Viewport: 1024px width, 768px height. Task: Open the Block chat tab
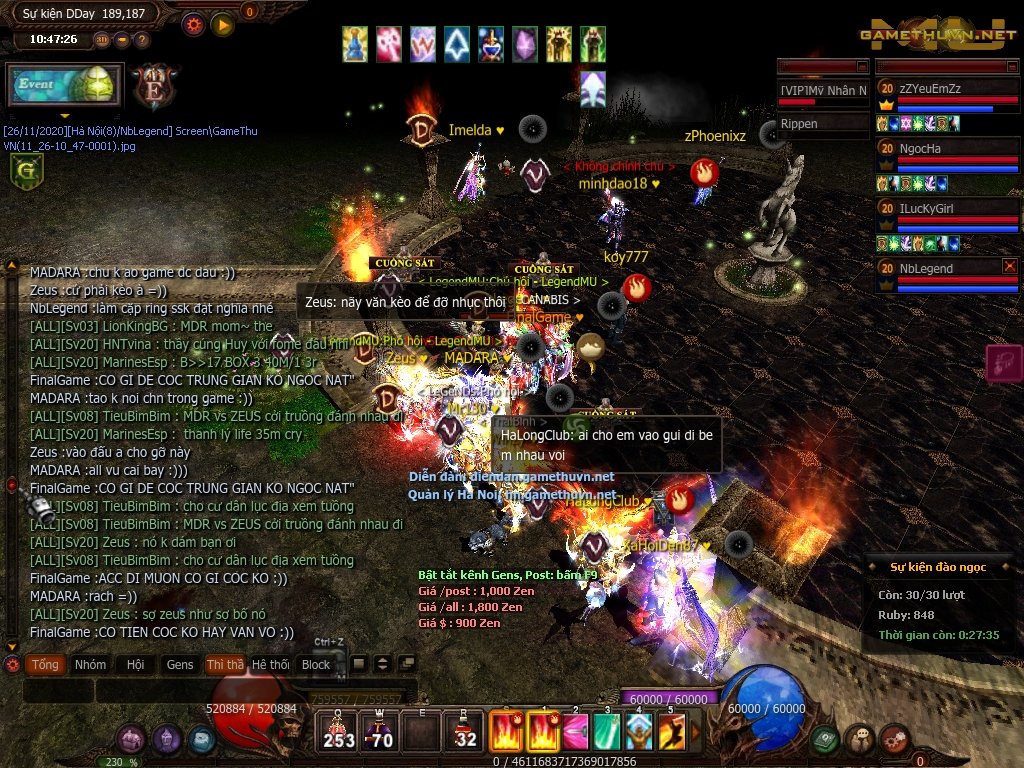coord(316,664)
